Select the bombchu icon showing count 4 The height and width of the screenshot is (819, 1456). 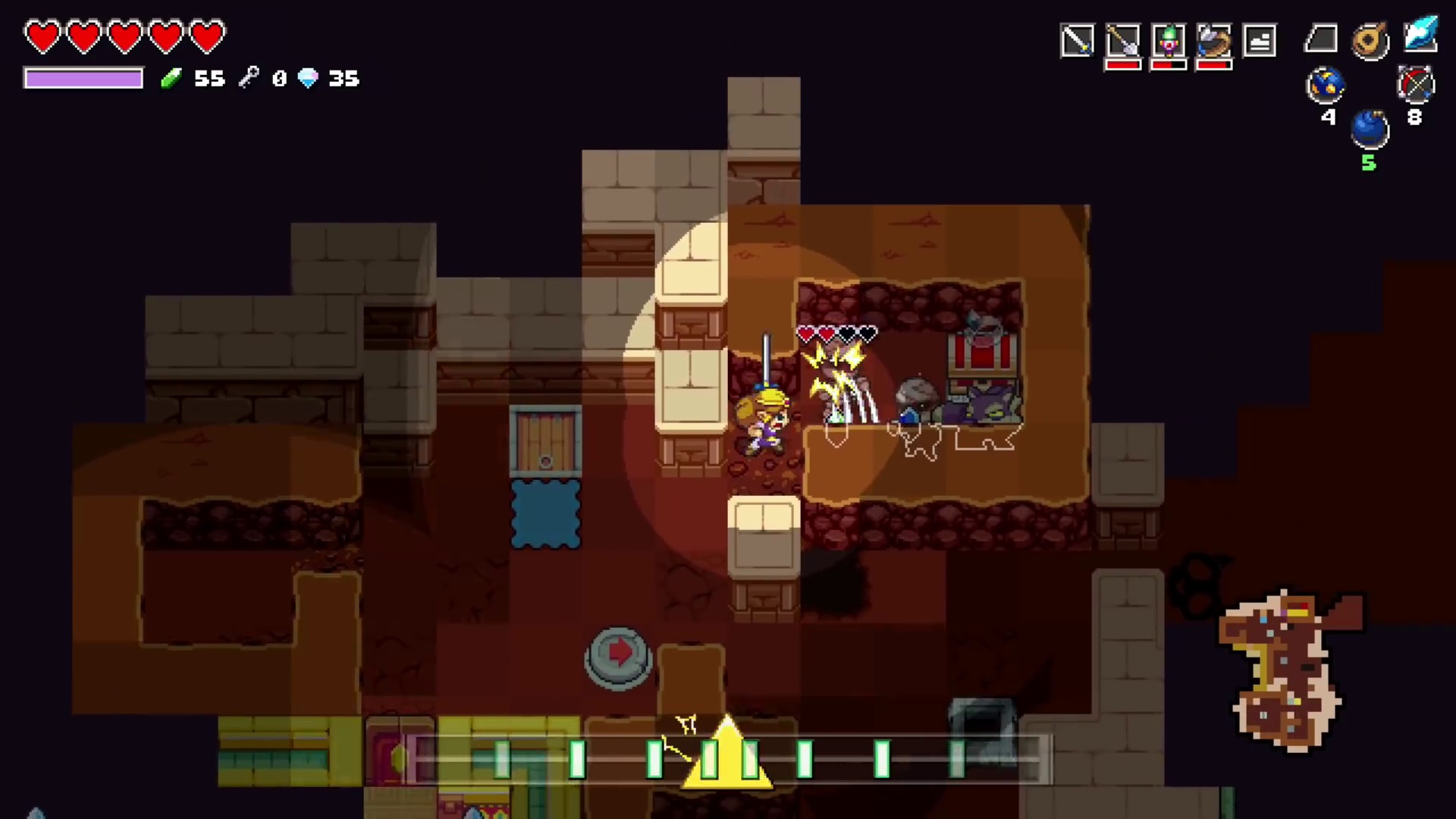(1326, 84)
